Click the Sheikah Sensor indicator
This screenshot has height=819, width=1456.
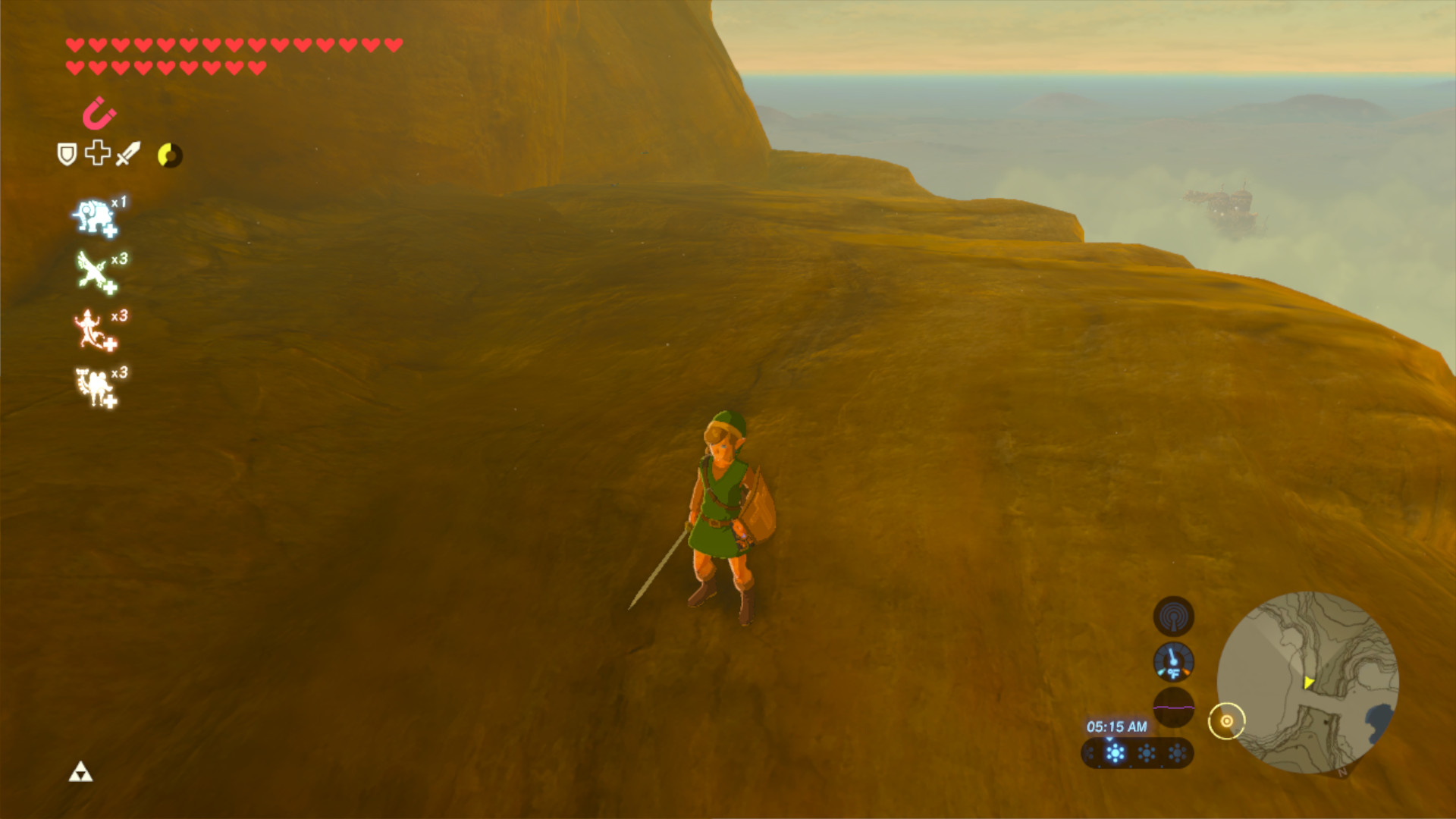point(1173,617)
